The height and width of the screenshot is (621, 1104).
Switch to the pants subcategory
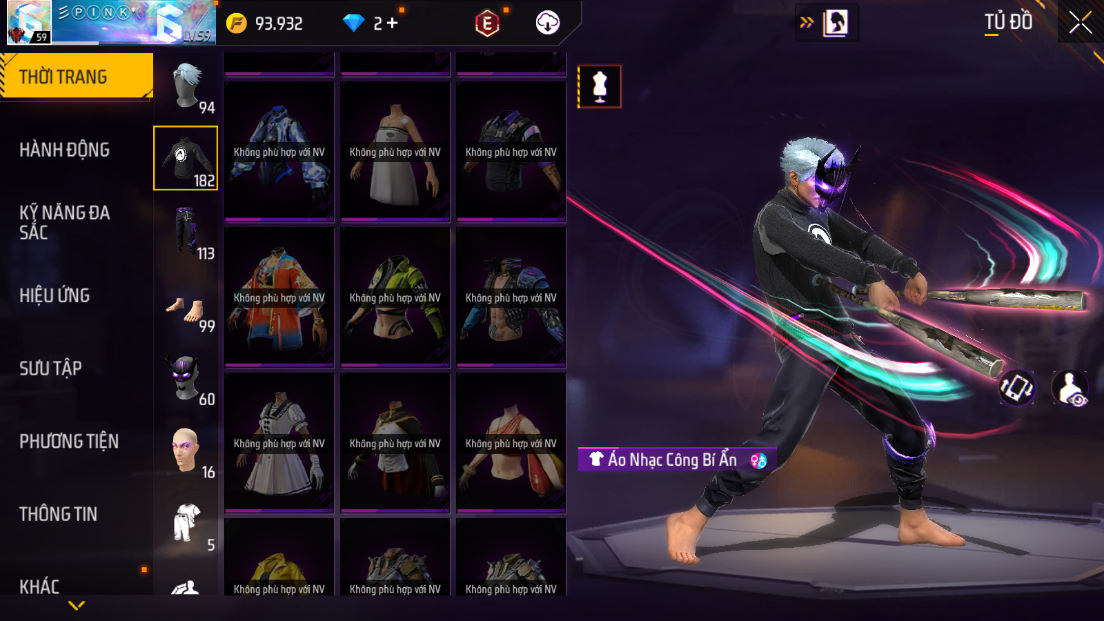(x=185, y=231)
